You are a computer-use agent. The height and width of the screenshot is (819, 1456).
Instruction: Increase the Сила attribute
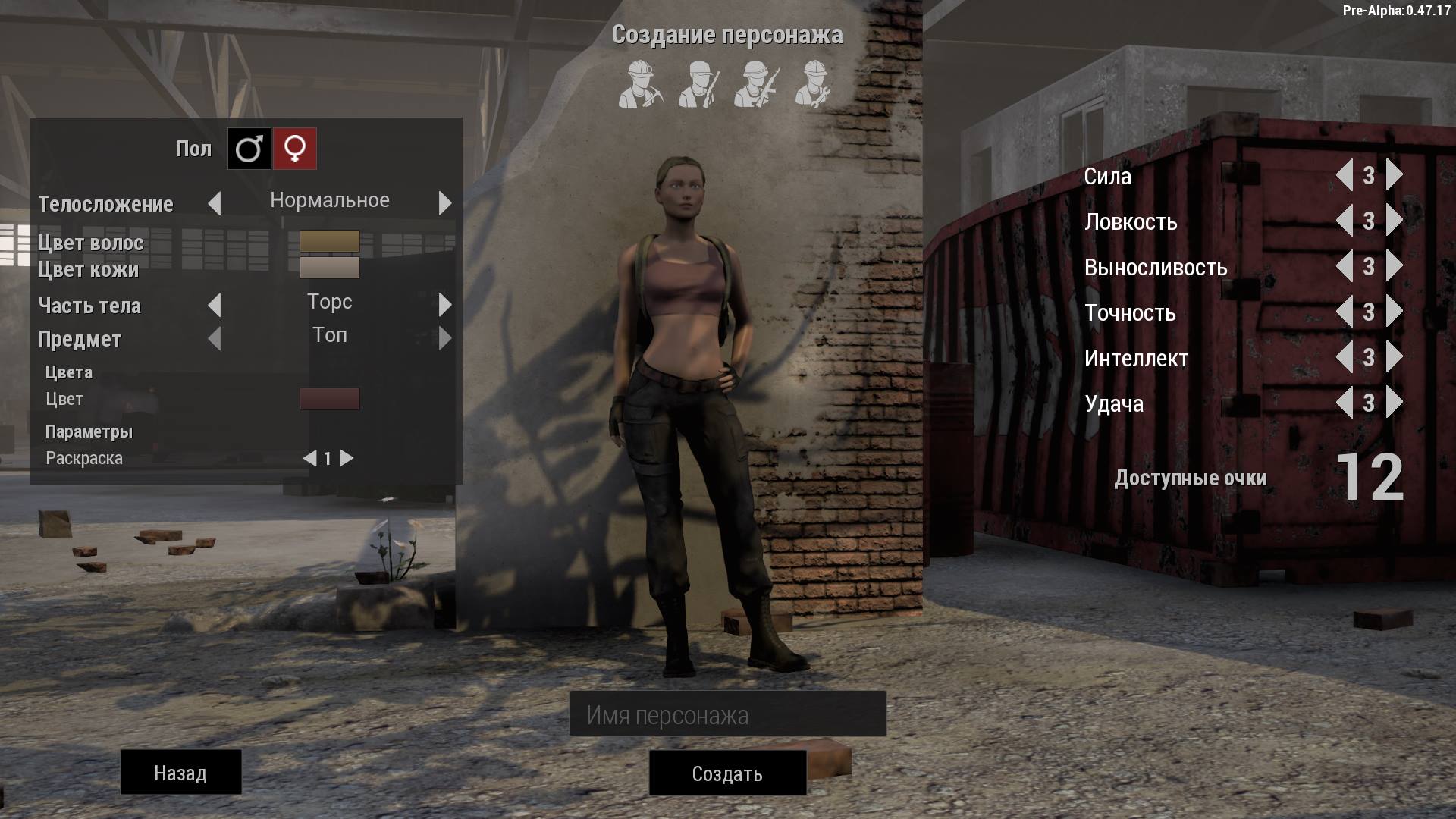pyautogui.click(x=1394, y=175)
